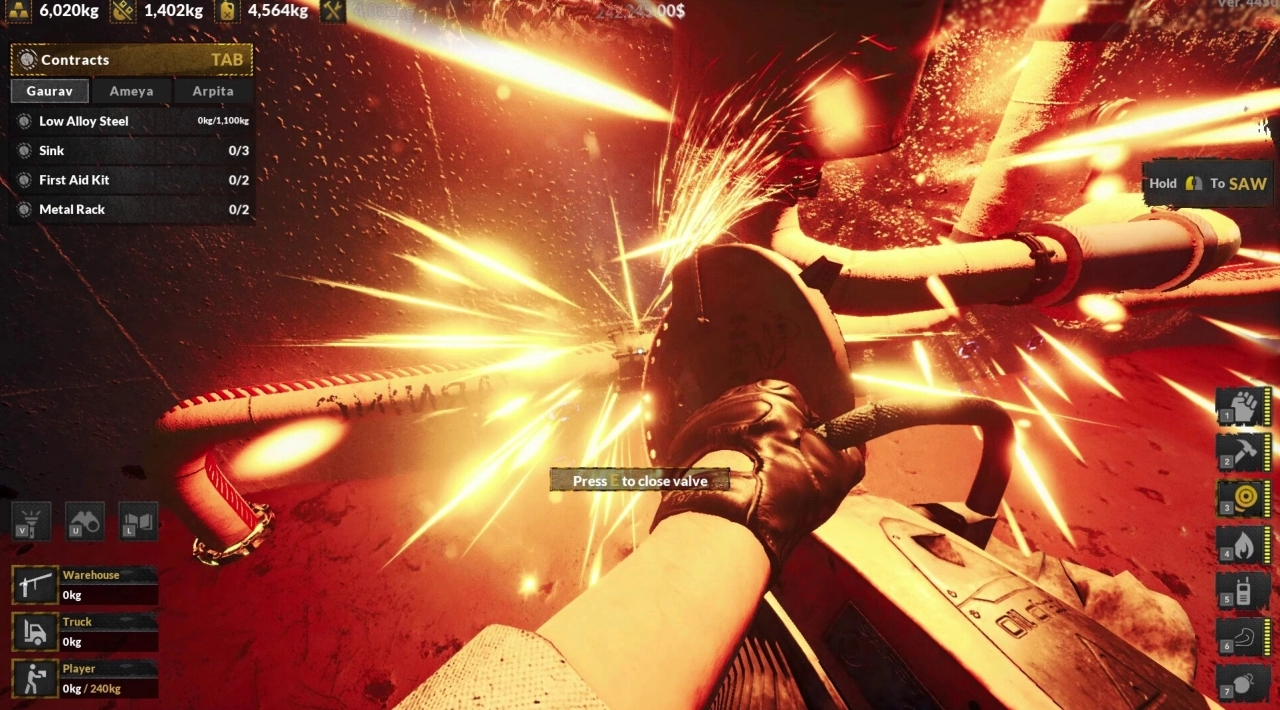Select the fist tool slot
This screenshot has width=1280, height=710.
click(x=1243, y=406)
